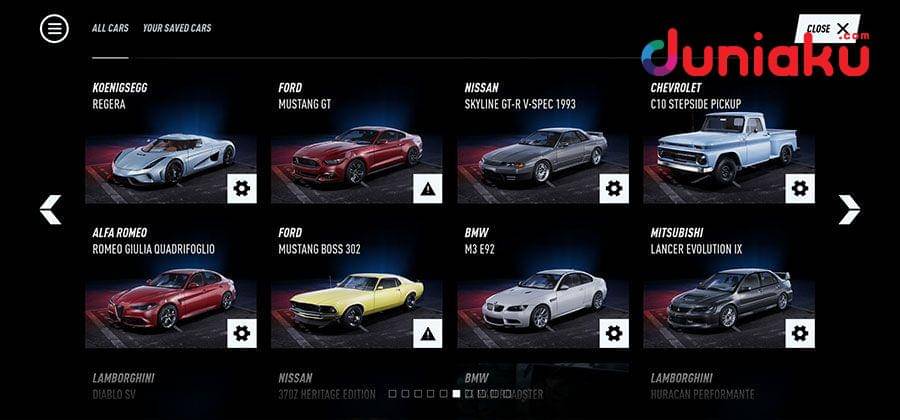Click gear icon on BMW M3 E92

613,333
